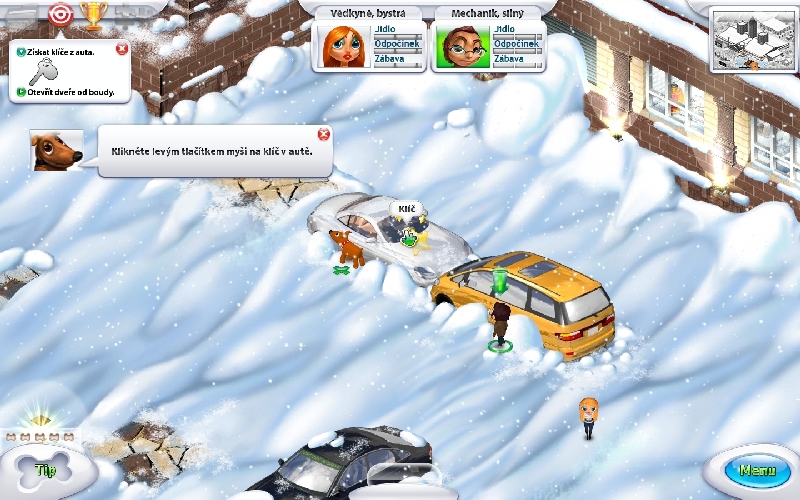Open the minimap of the snowy area
This screenshot has height=500, width=800.
752,39
